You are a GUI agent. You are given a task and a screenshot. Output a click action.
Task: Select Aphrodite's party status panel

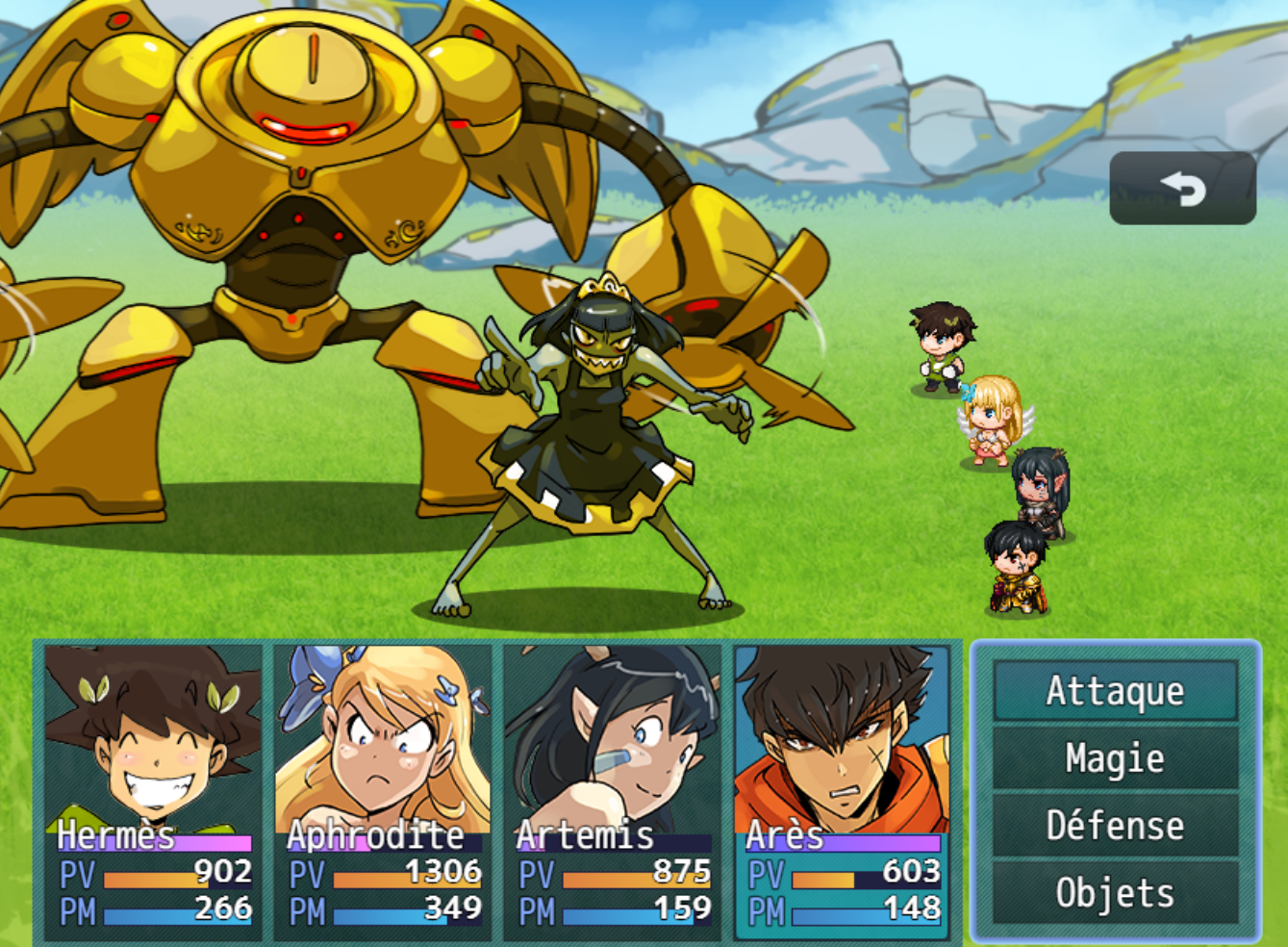pos(383,791)
